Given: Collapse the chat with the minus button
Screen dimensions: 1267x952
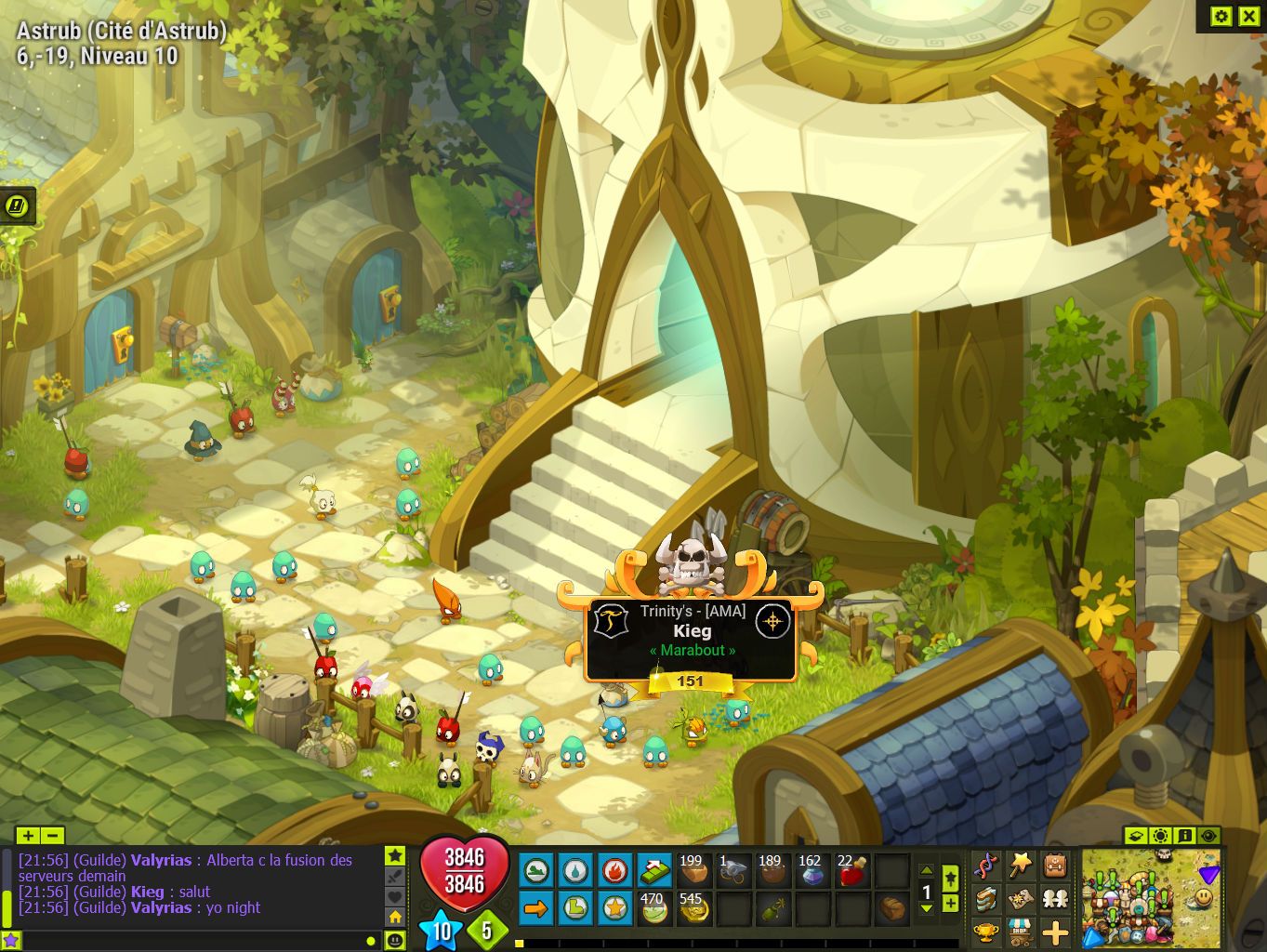Looking at the screenshot, I should click(x=54, y=835).
